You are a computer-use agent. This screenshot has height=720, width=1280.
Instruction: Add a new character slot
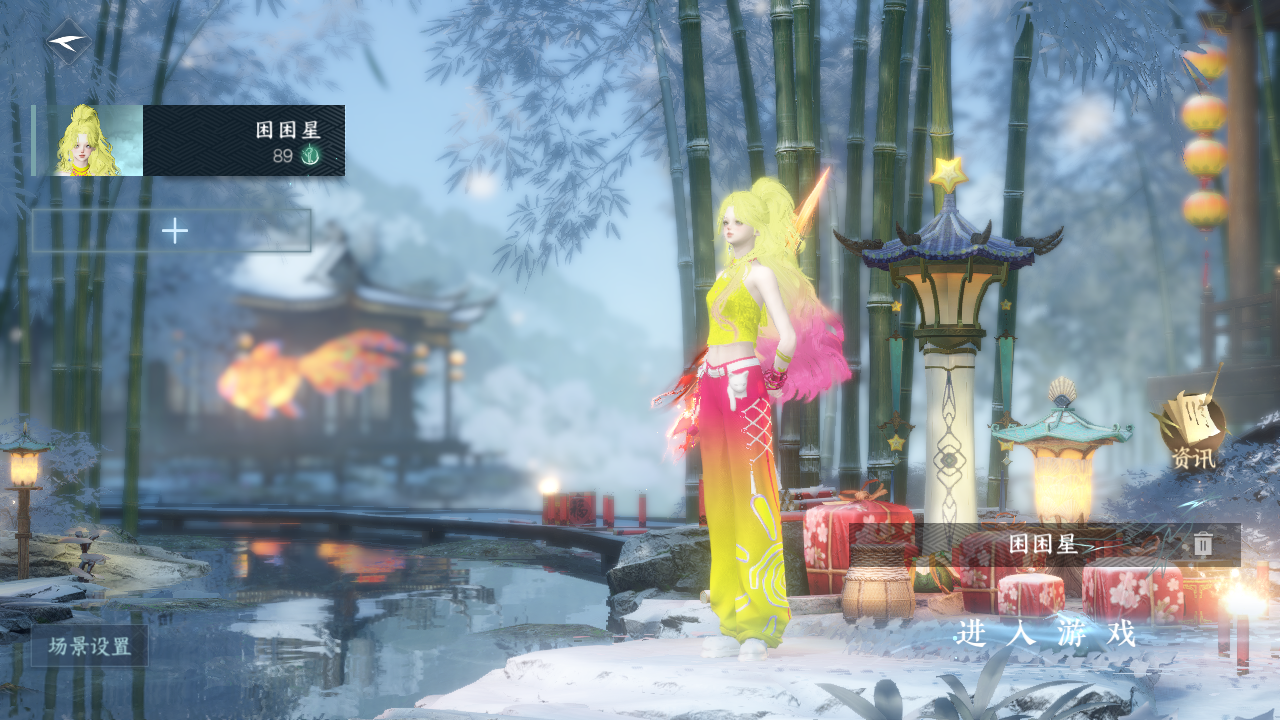pos(173,231)
